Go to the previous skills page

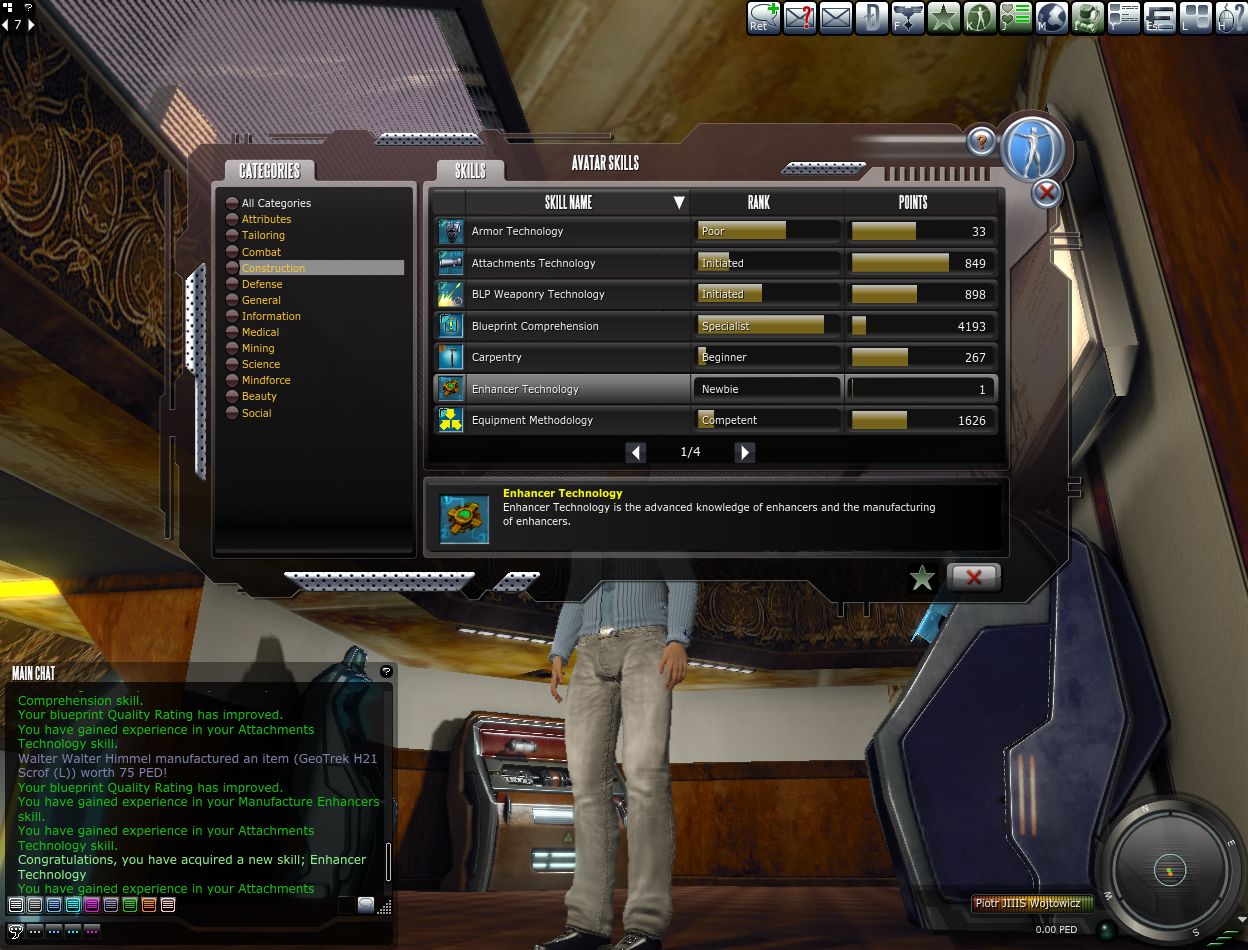636,452
